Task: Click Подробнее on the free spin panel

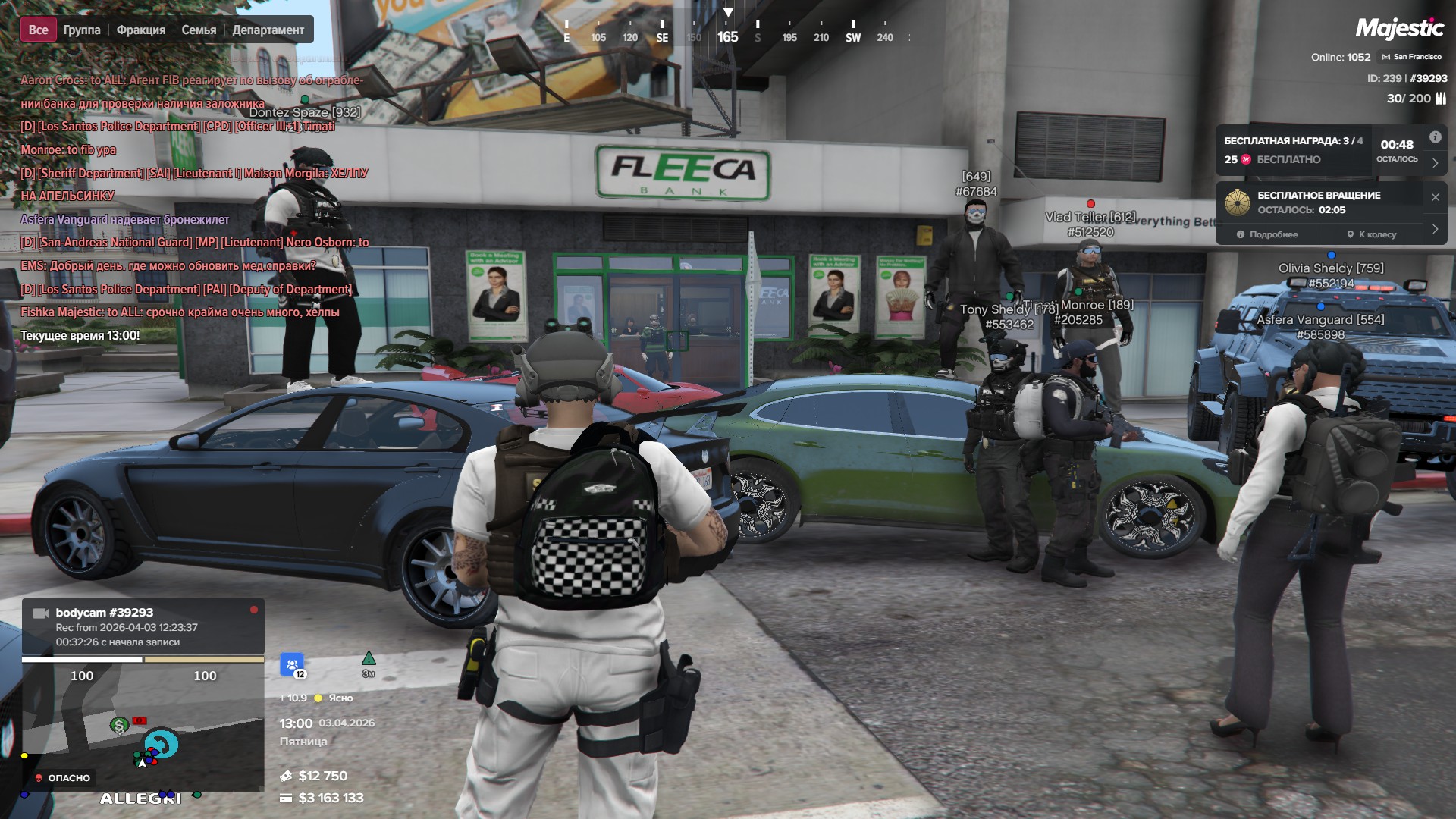Action: point(1267,234)
